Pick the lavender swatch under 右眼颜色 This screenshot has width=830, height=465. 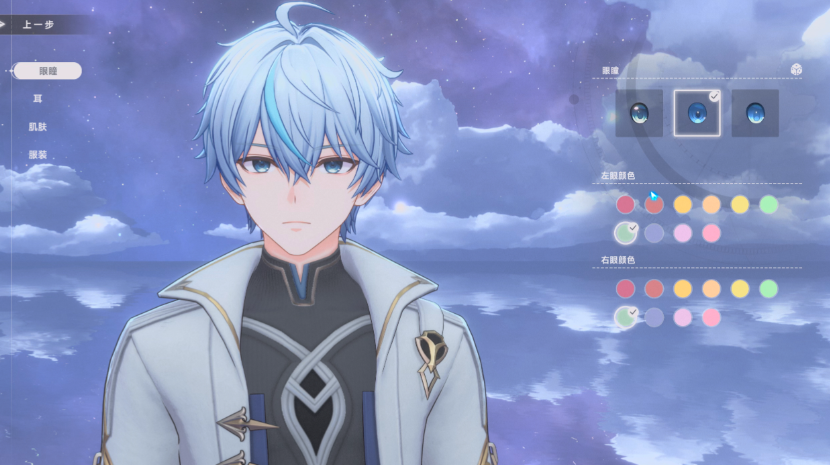[x=654, y=317]
